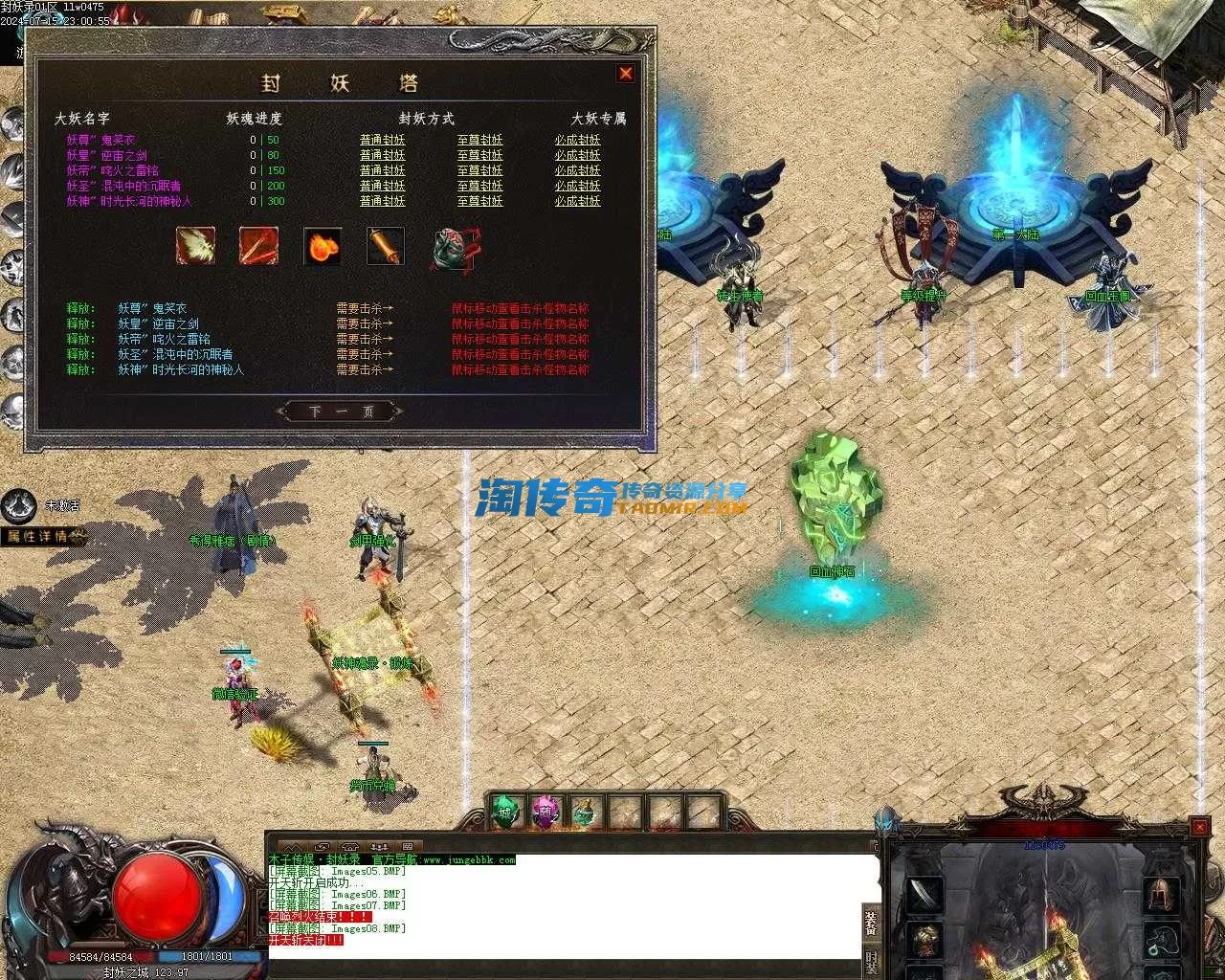Click the green demon mask icon

[x=453, y=248]
